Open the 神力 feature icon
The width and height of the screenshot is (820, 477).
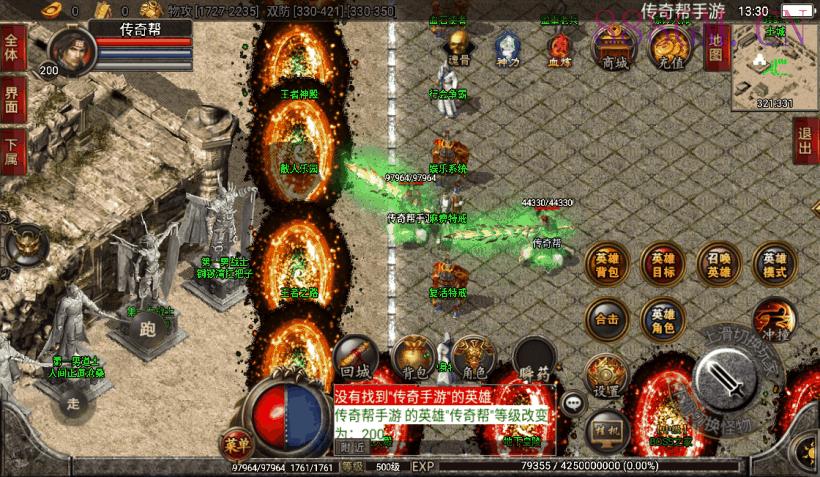(x=508, y=47)
